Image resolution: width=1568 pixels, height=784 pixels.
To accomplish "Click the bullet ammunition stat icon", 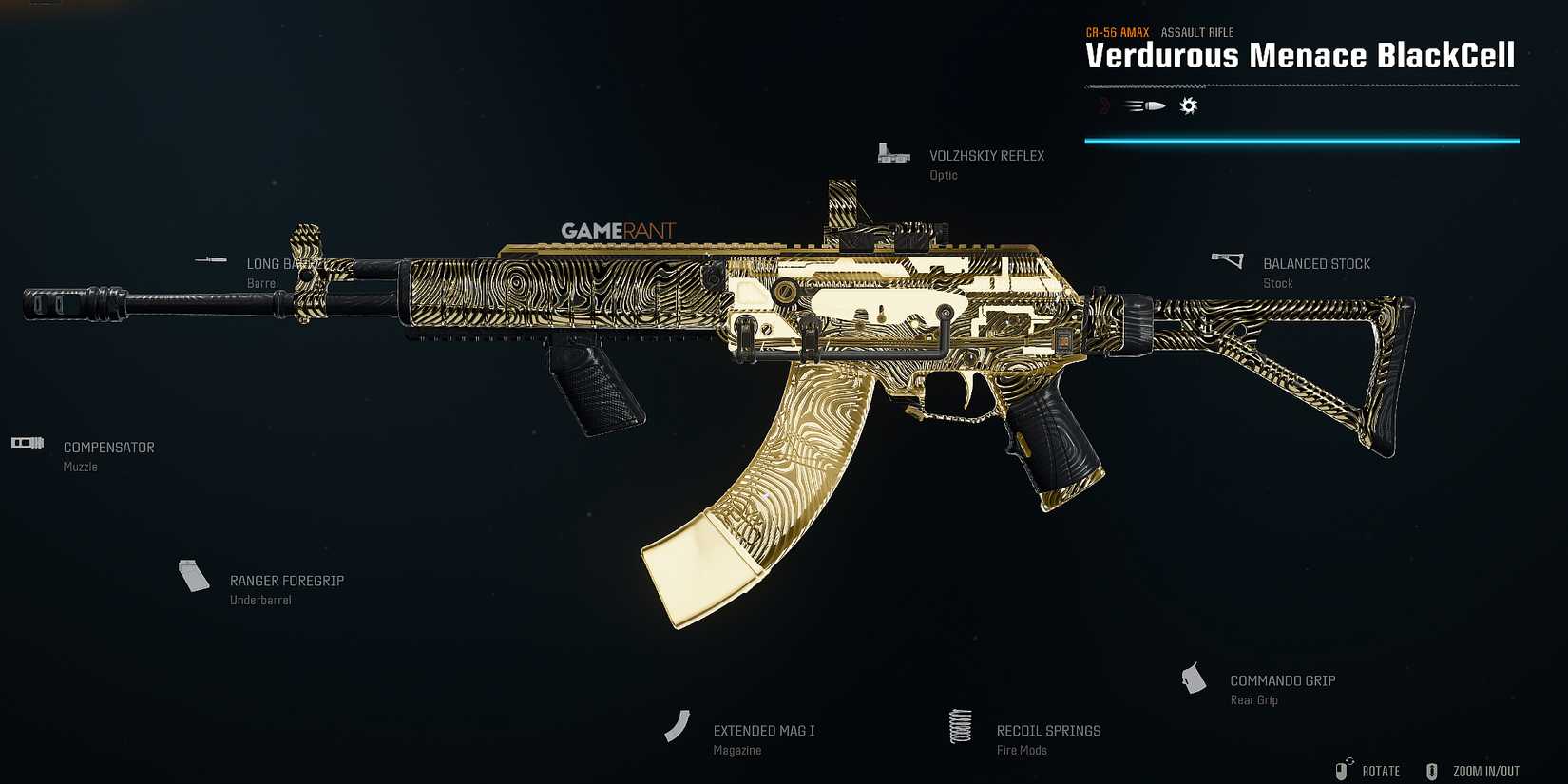I will click(1145, 105).
